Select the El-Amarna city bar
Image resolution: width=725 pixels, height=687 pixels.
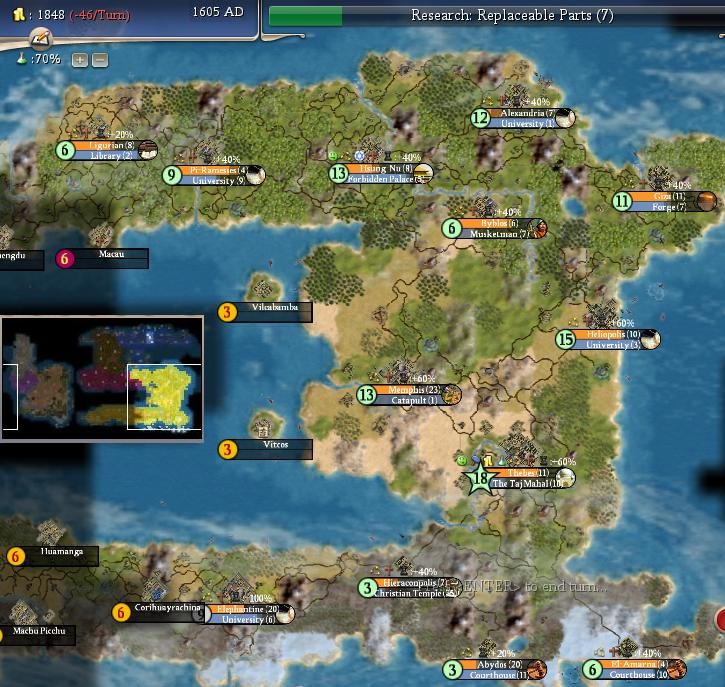[638, 665]
